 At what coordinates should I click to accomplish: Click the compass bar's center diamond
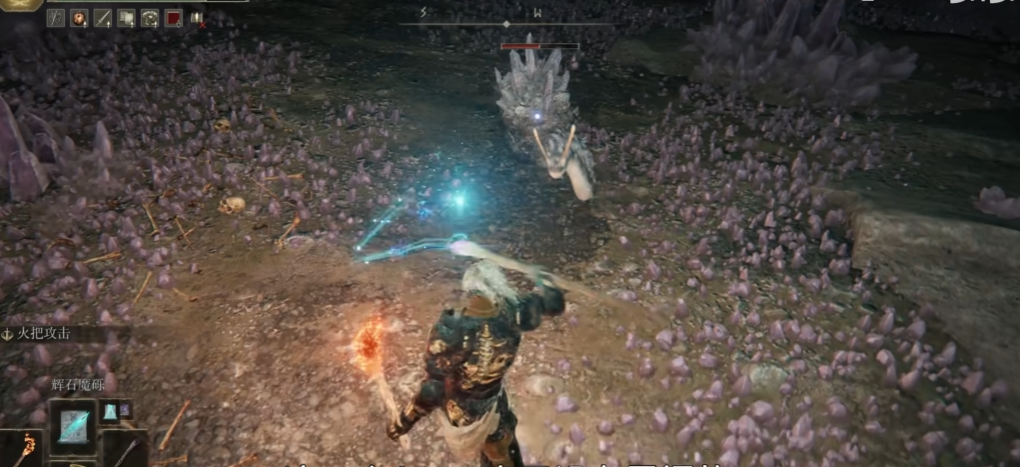click(506, 23)
